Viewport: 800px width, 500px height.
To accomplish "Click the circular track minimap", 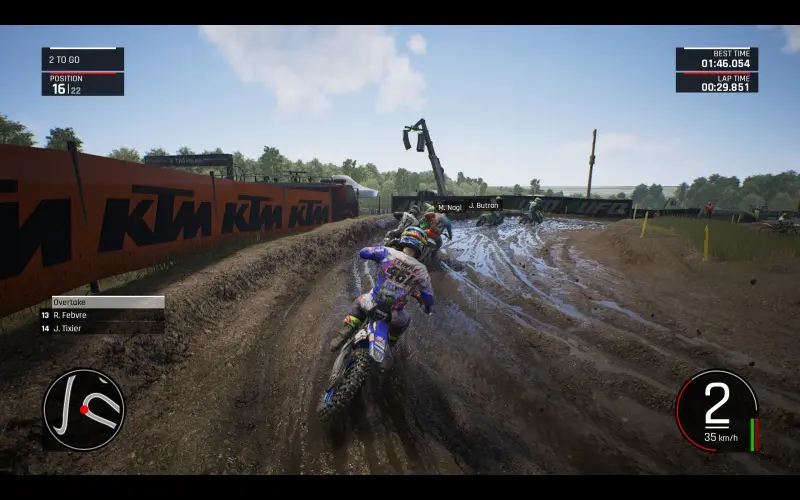I will pos(84,409).
